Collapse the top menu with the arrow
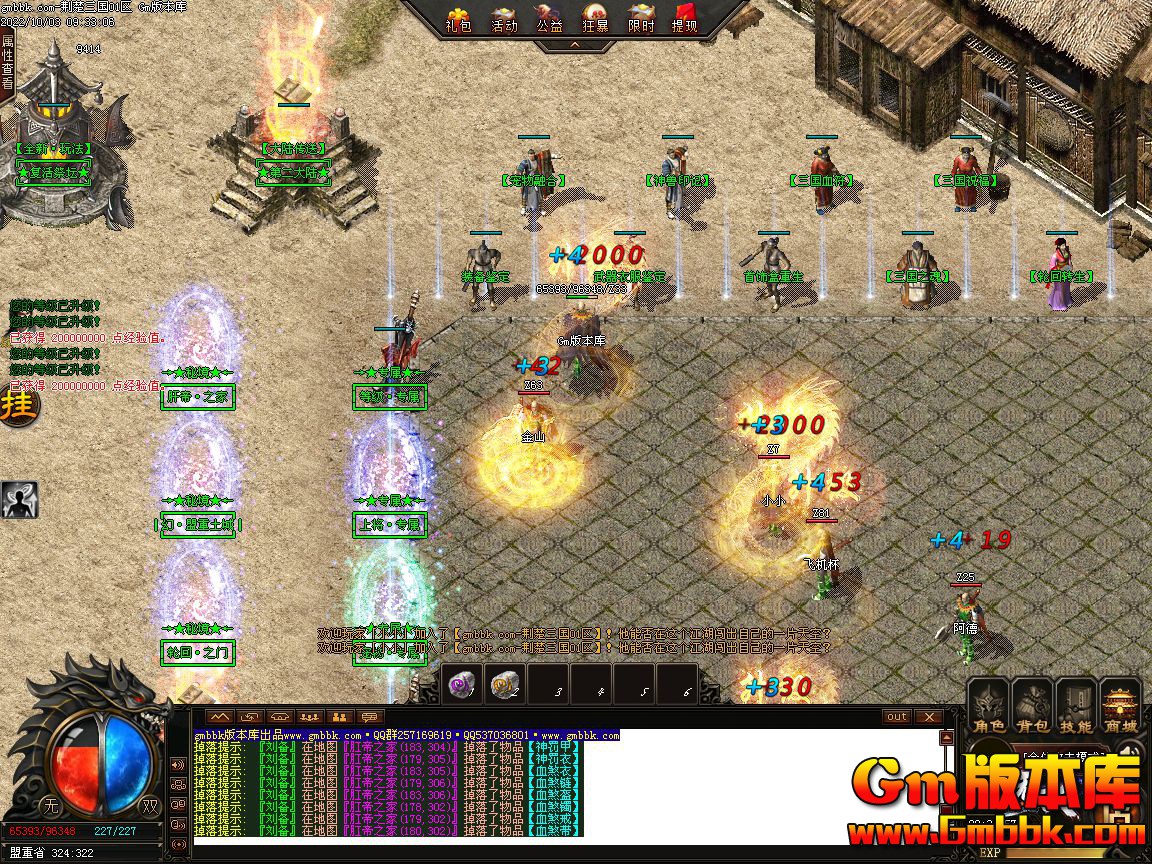Screen dimensions: 1152x864 (574, 45)
